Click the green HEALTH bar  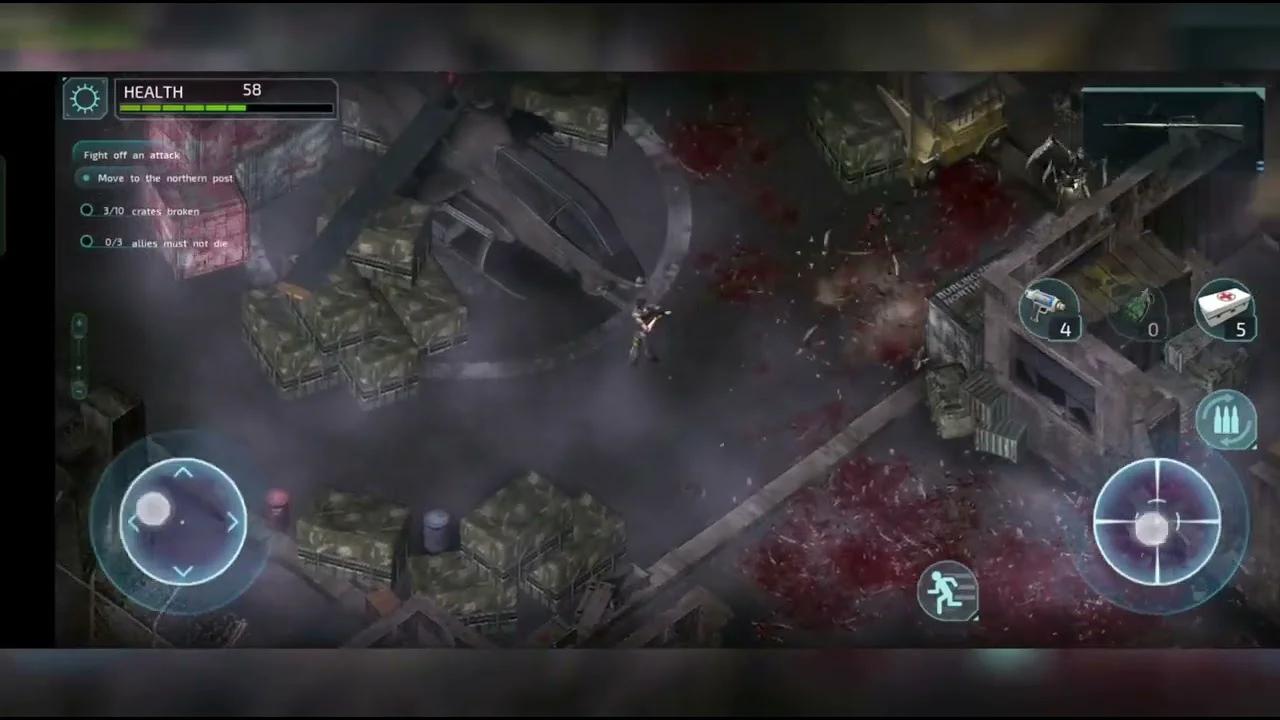[180, 107]
